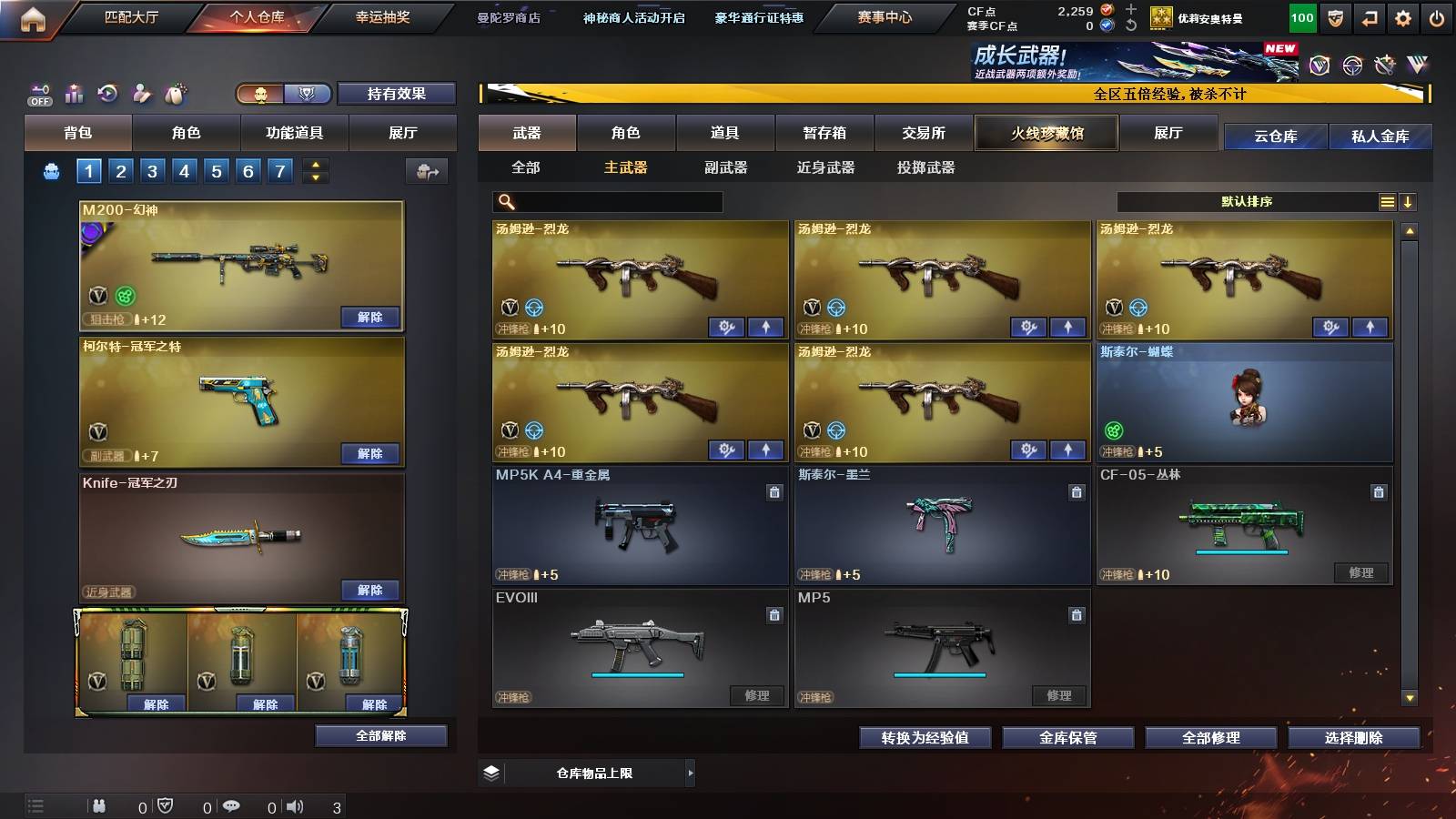Image resolution: width=1456 pixels, height=819 pixels.
Task: Click the return arrow icon near top right
Action: [1369, 16]
